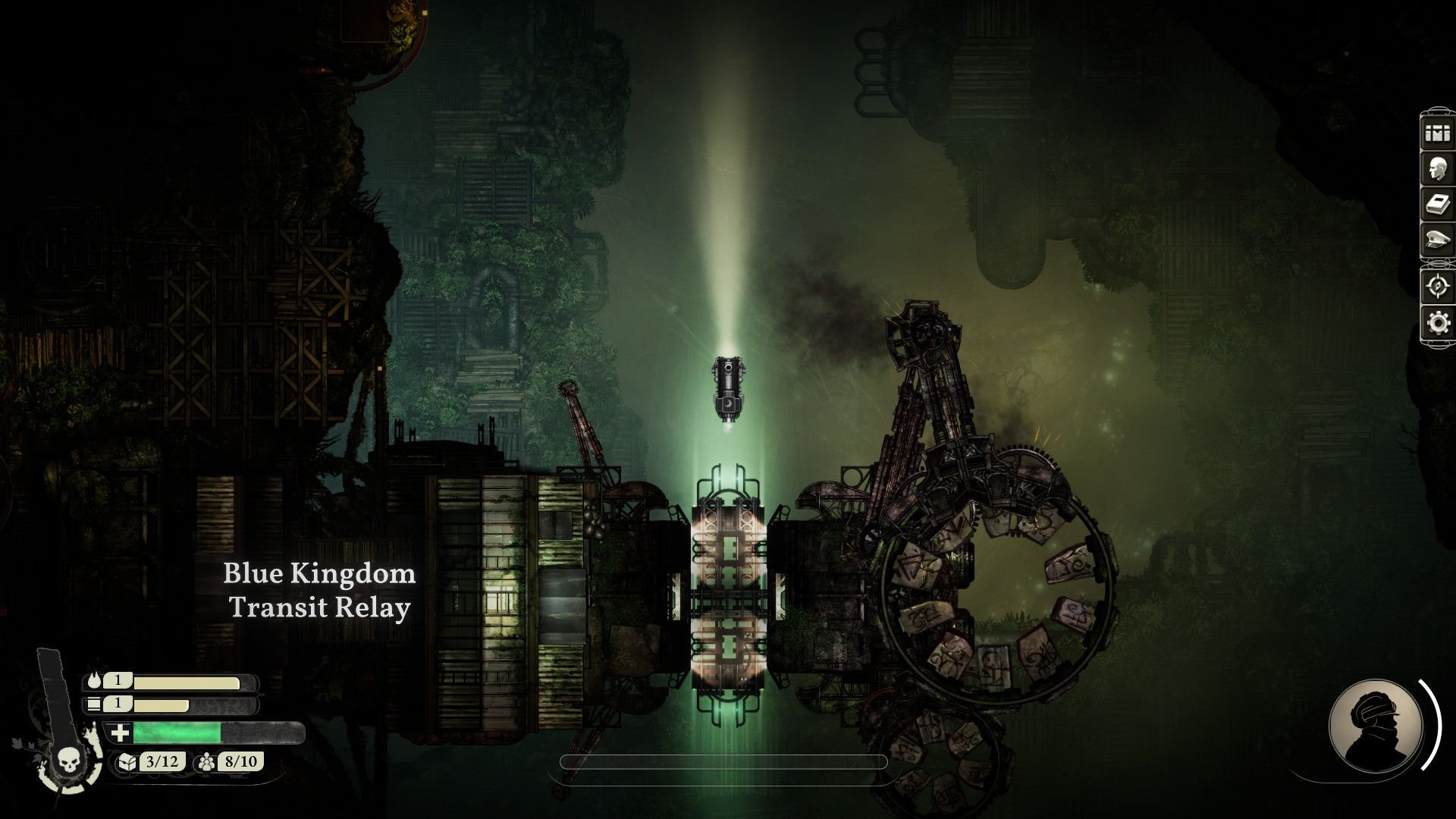
Task: Click the fuel quantity gauge bar
Action: point(190,681)
